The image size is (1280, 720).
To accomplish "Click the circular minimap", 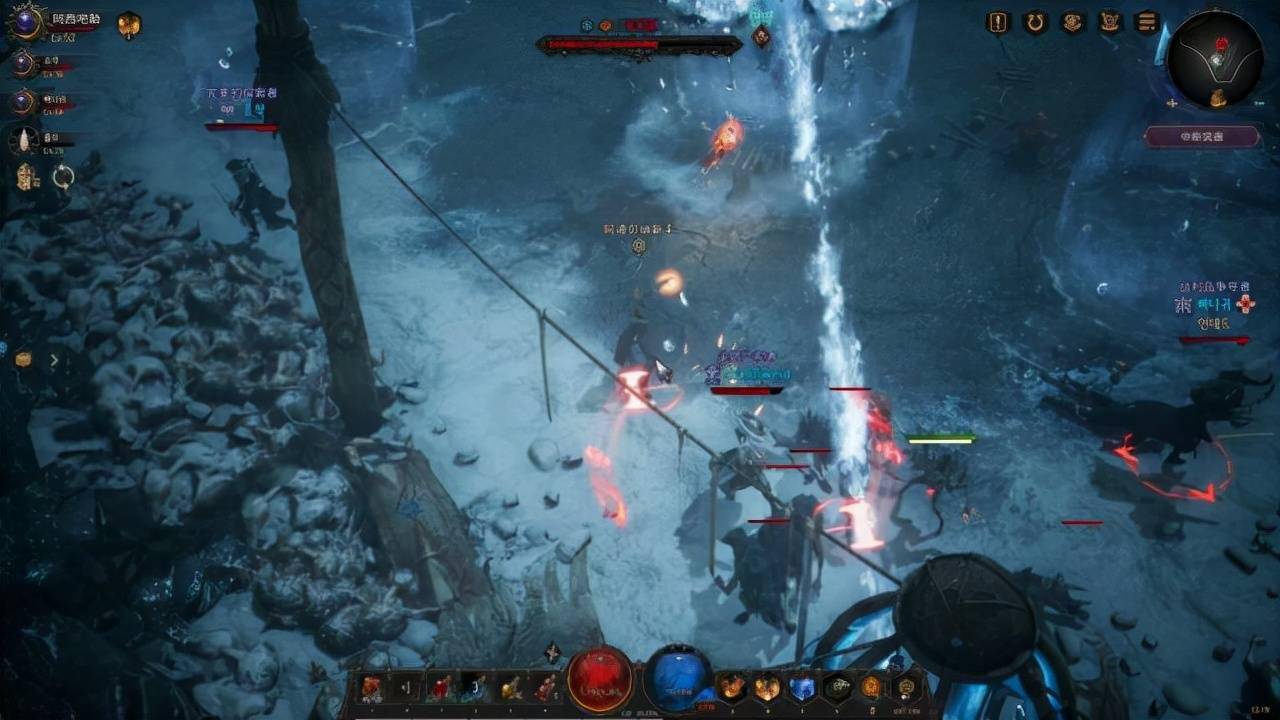I will [1215, 60].
